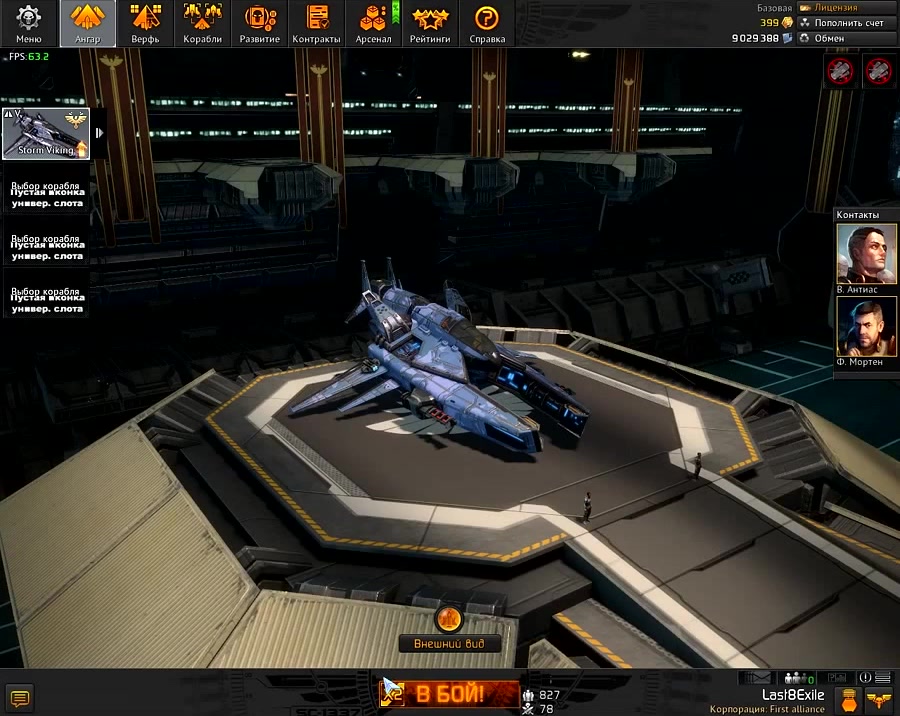Viewport: 900px width, 716px height.
Task: Open the chat bubble icon
Action: click(x=19, y=696)
